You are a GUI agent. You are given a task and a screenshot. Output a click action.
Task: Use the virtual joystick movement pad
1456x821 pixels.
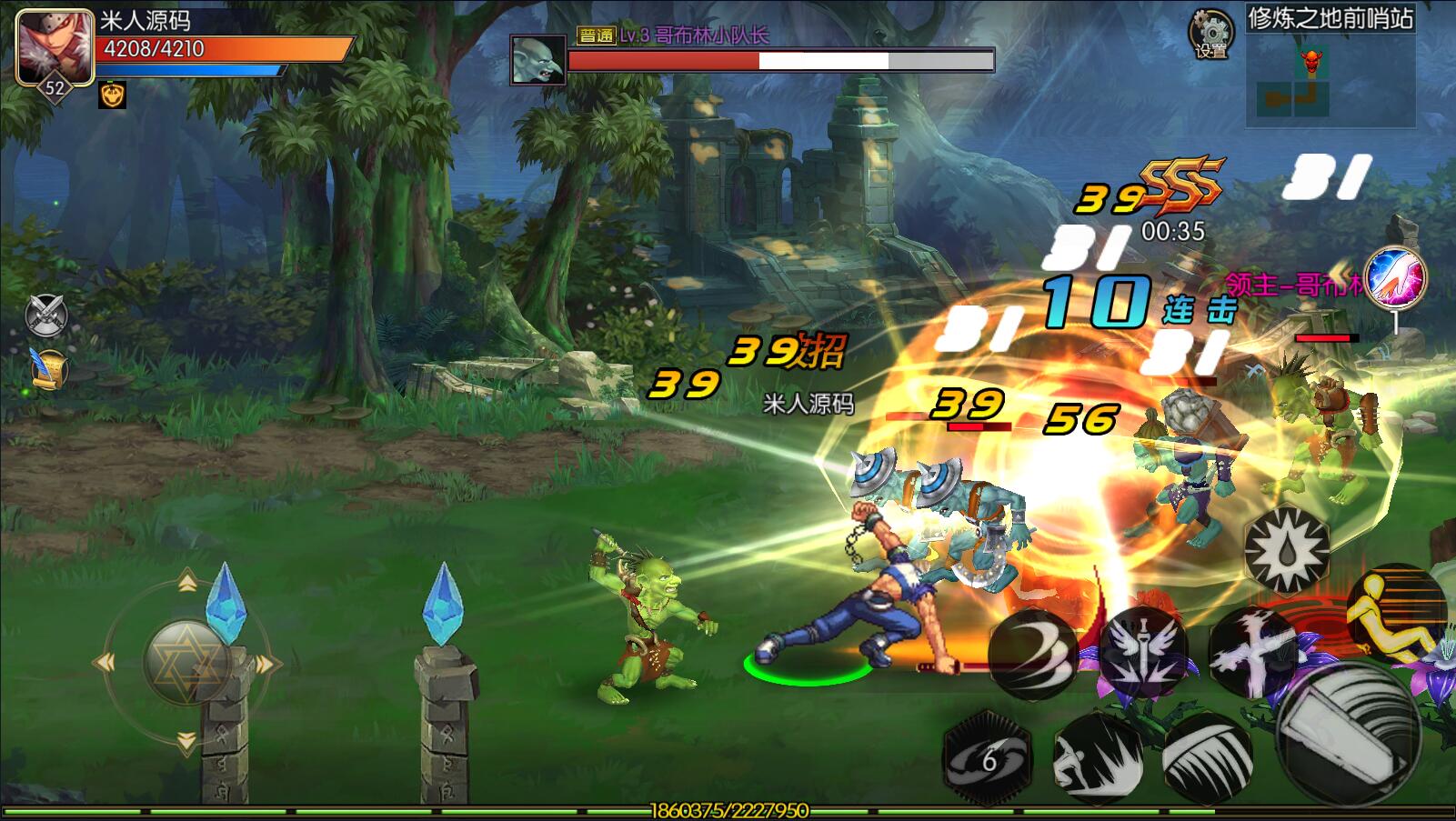pyautogui.click(x=186, y=662)
